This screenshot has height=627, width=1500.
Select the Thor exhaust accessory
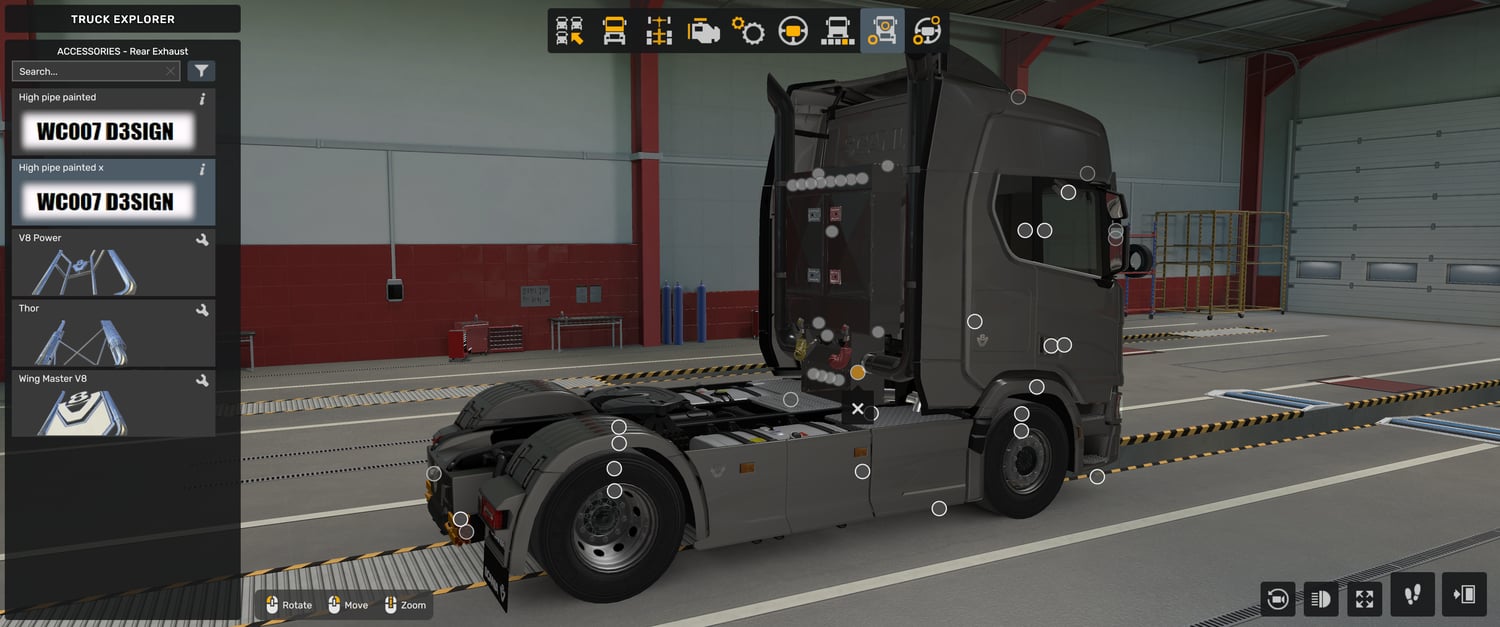coord(113,333)
